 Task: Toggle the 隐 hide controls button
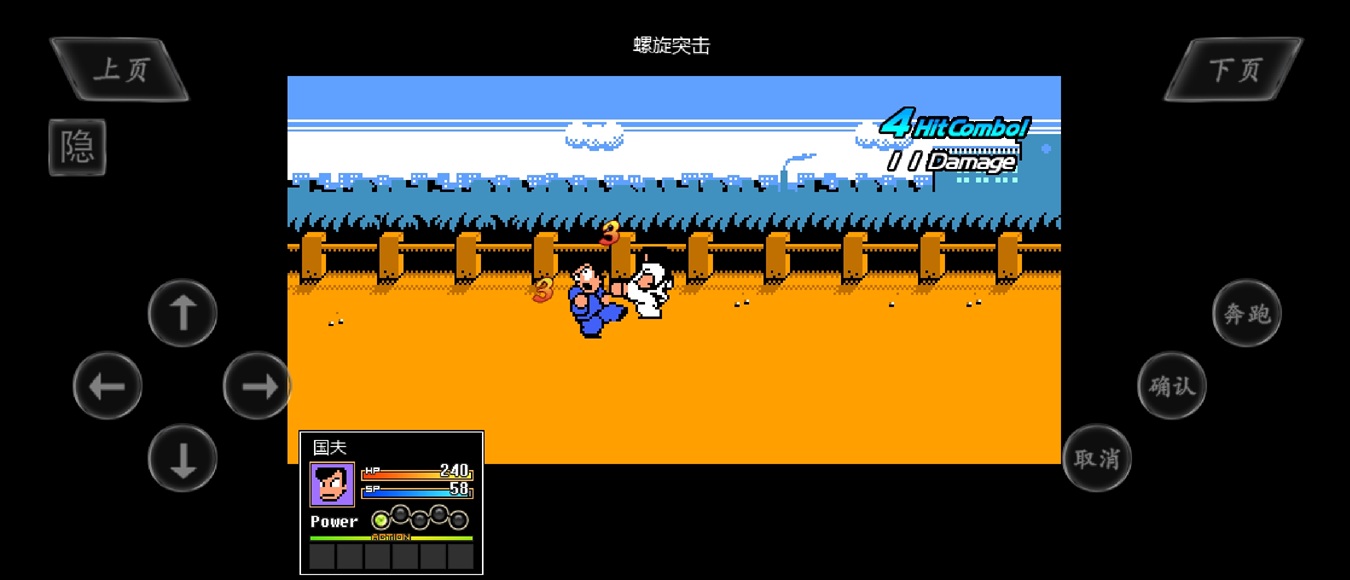pyautogui.click(x=77, y=148)
